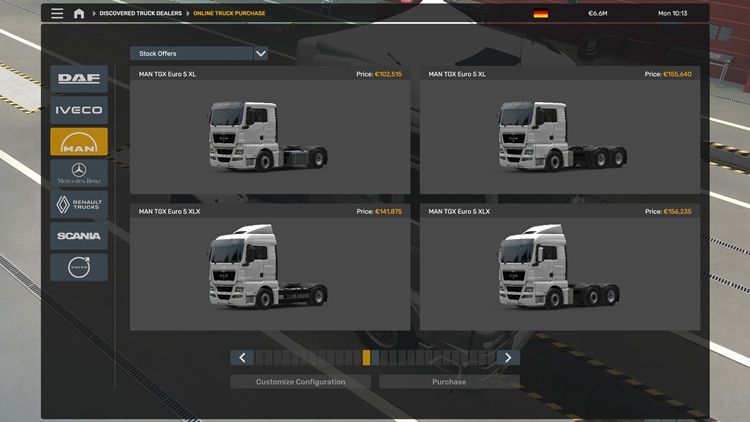The height and width of the screenshot is (422, 750).
Task: Select the MAN brand tab
Action: (x=79, y=142)
